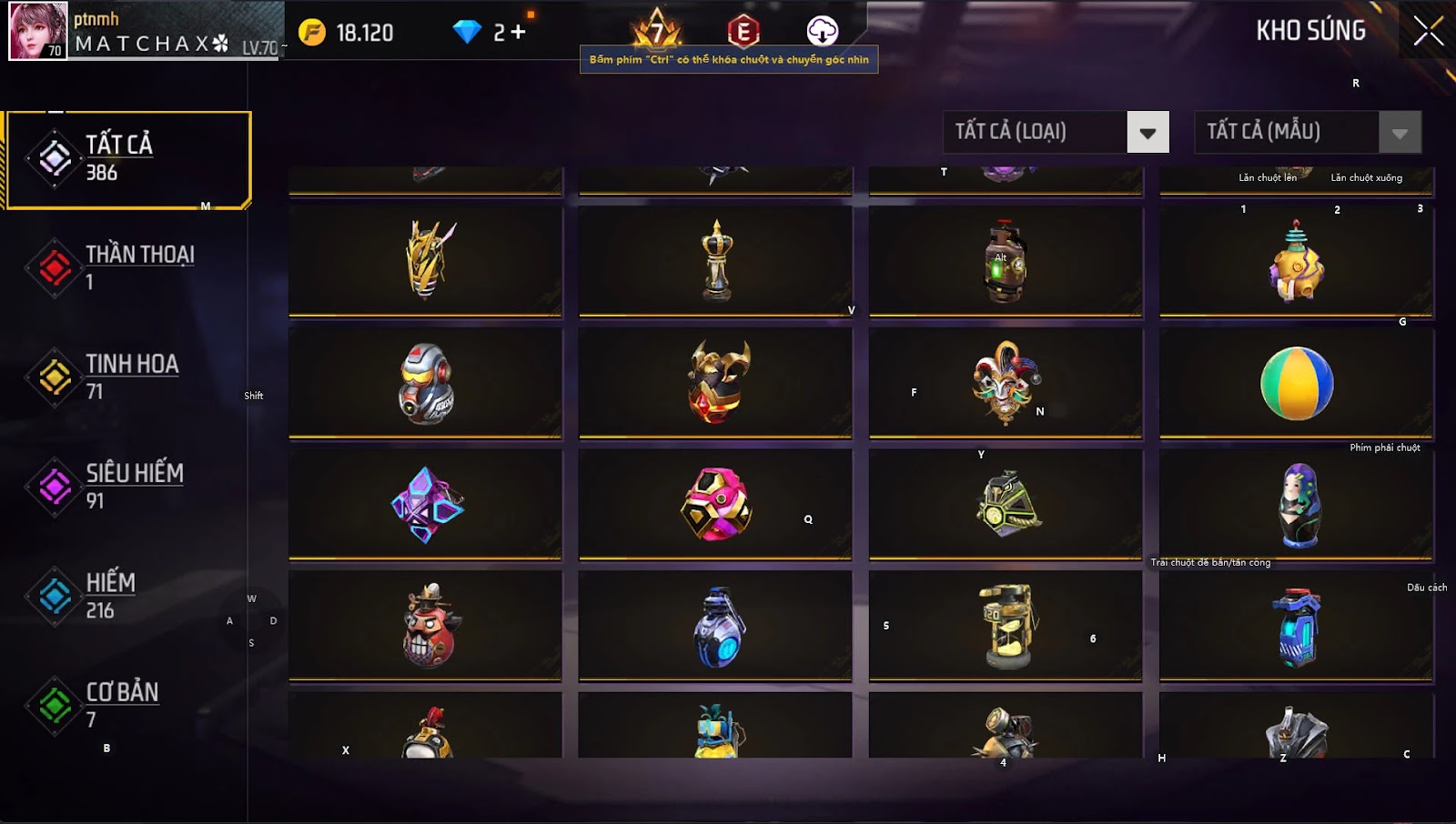Image resolution: width=1456 pixels, height=824 pixels.
Task: Close the Kho Súng screen
Action: (1427, 31)
